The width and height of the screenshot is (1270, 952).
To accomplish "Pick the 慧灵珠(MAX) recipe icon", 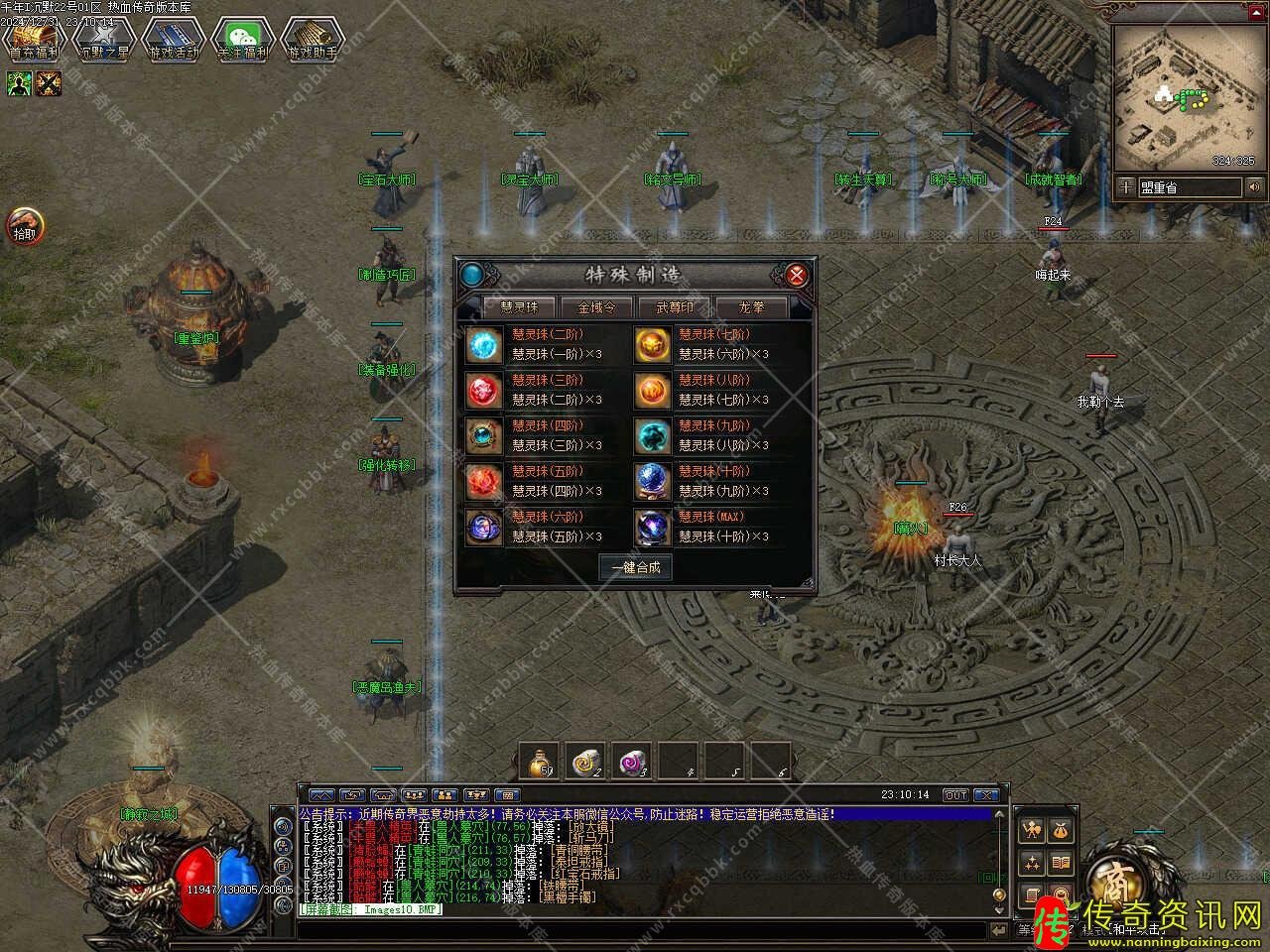I will click(653, 527).
